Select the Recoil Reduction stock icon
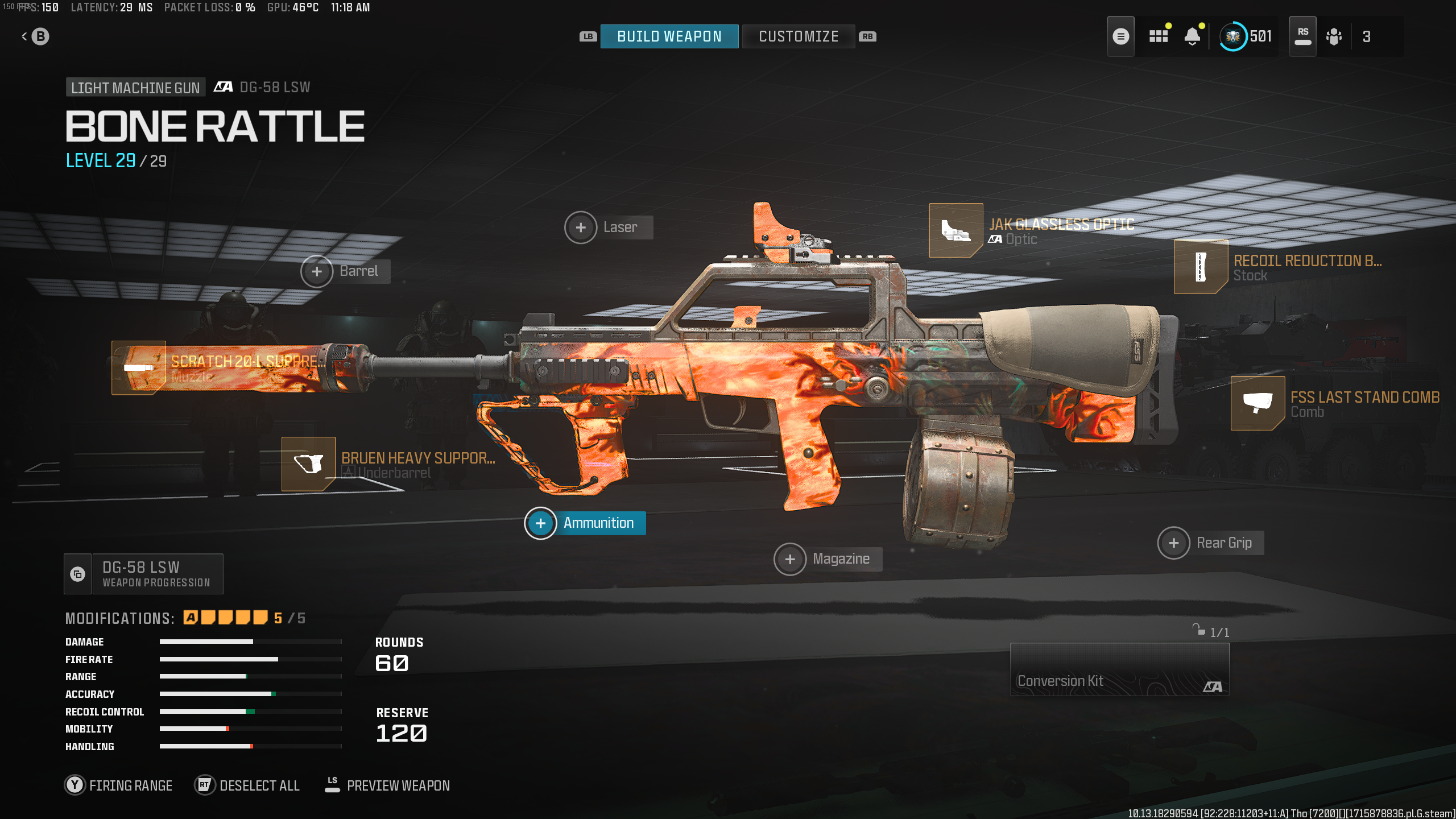This screenshot has width=1456, height=819. (1200, 267)
